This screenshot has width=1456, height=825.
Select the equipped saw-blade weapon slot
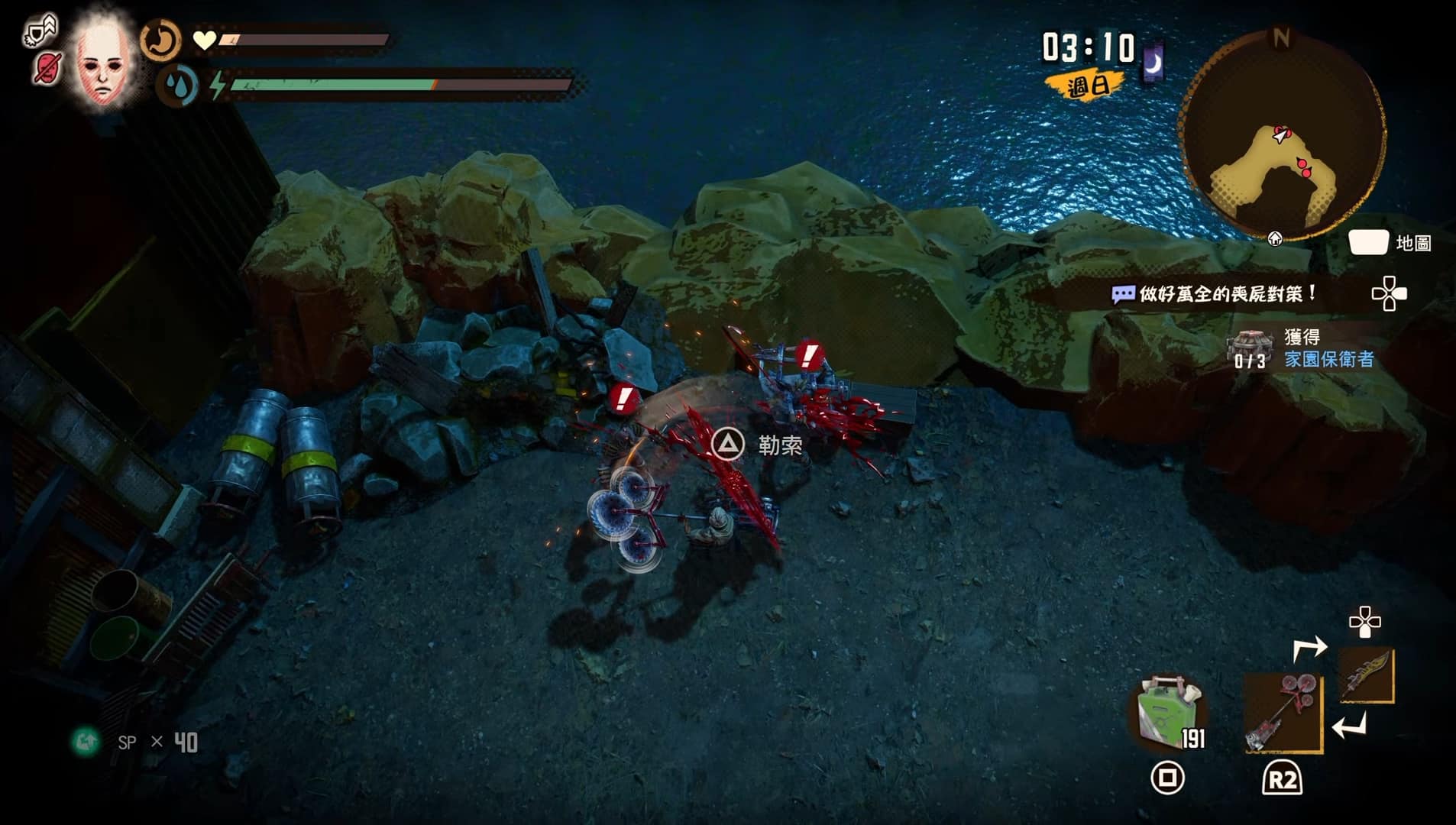(x=1283, y=712)
